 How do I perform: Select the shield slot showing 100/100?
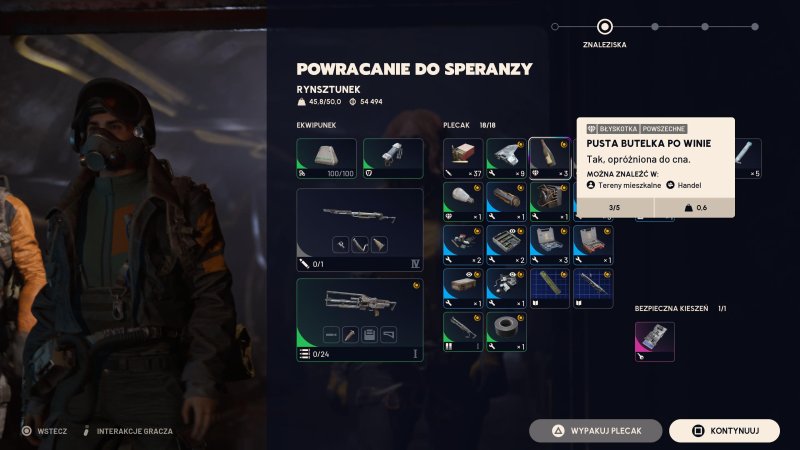326,158
